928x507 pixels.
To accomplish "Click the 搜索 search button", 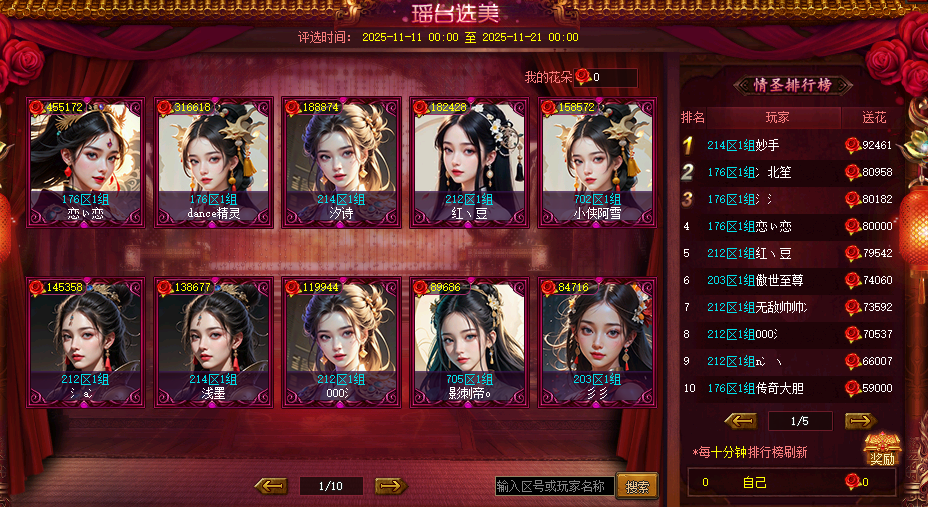I will click(637, 487).
